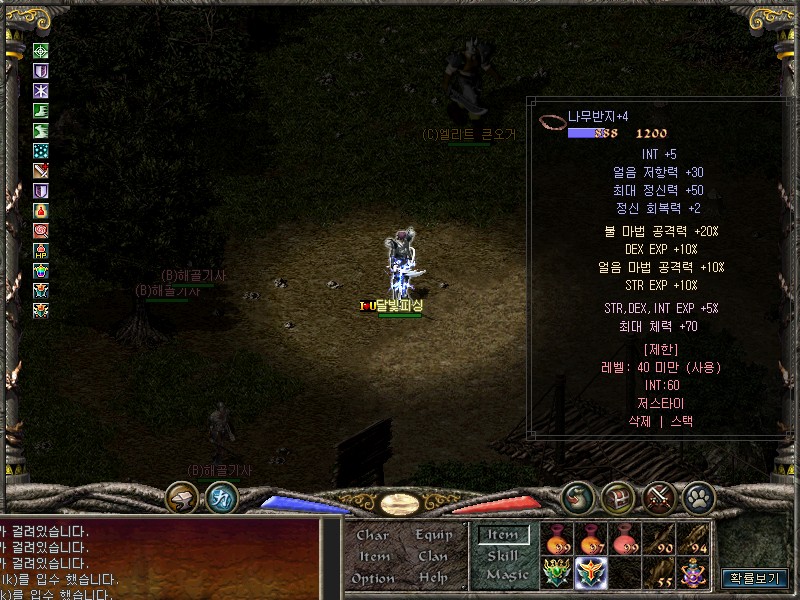Screen dimensions: 800x600
Task: Select the green winged emblem slot
Action: pyautogui.click(x=558, y=572)
